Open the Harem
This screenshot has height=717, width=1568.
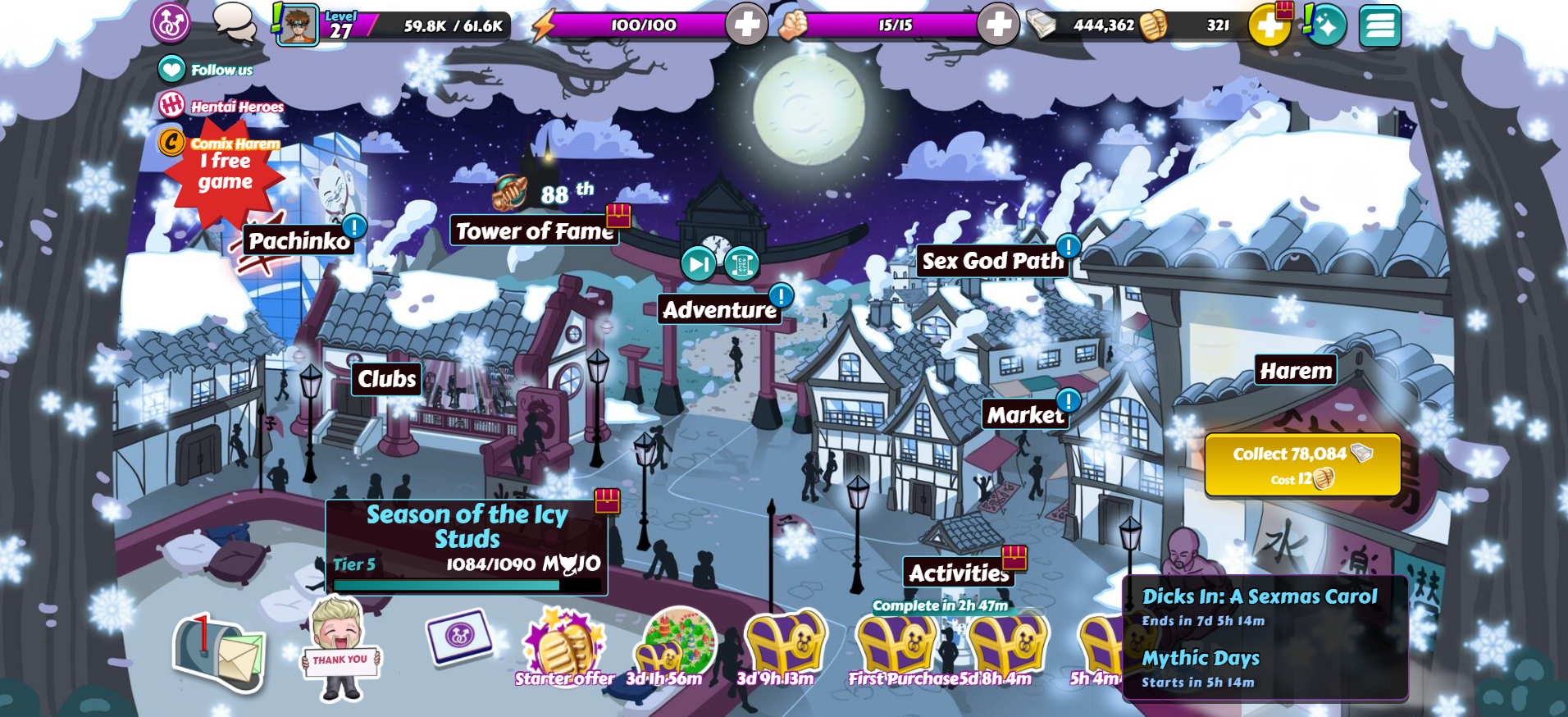1296,371
